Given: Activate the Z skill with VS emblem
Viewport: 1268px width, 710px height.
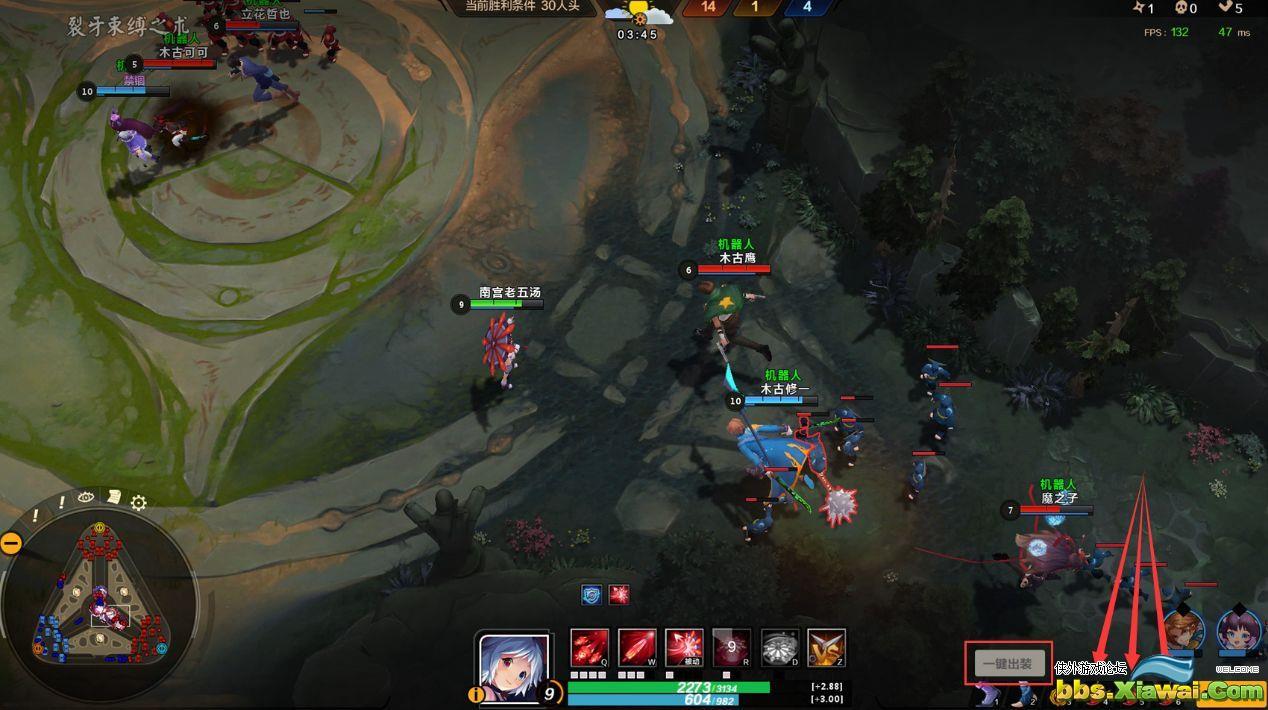Looking at the screenshot, I should (x=827, y=648).
